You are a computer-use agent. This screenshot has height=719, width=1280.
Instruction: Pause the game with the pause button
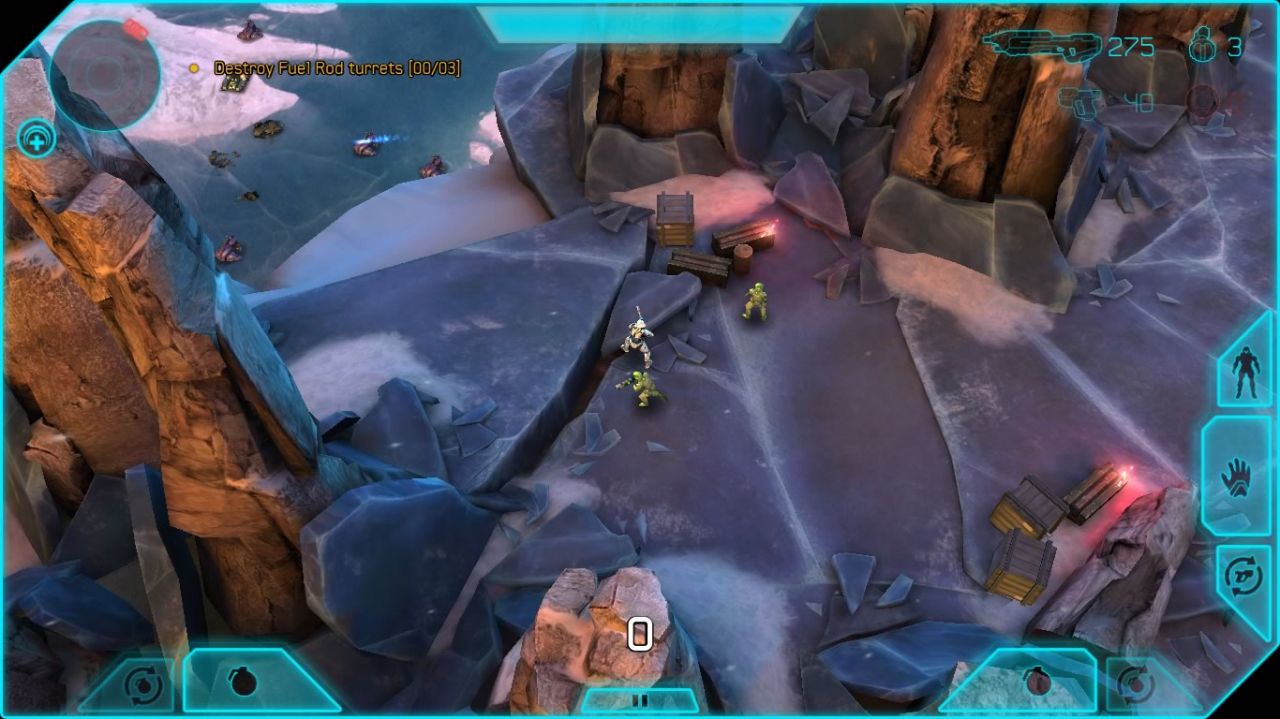(639, 701)
